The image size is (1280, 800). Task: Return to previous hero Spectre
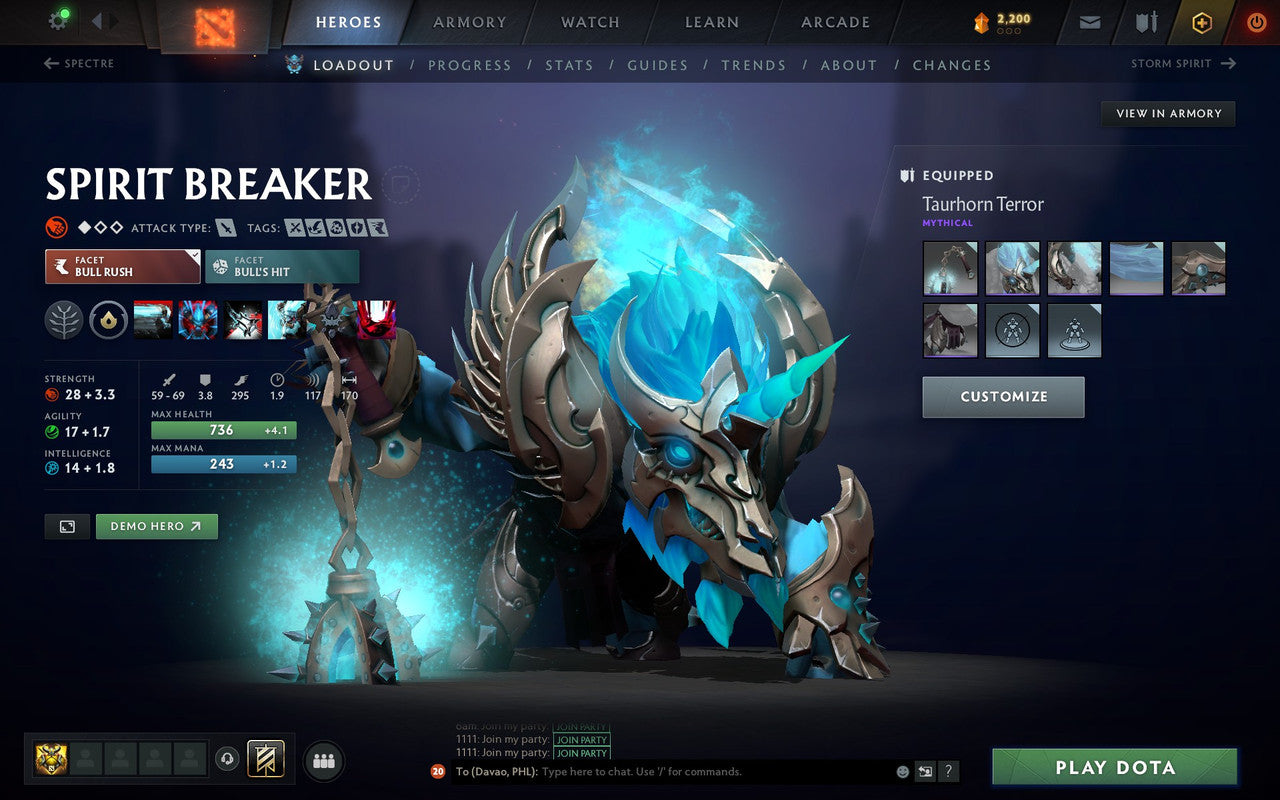[78, 63]
